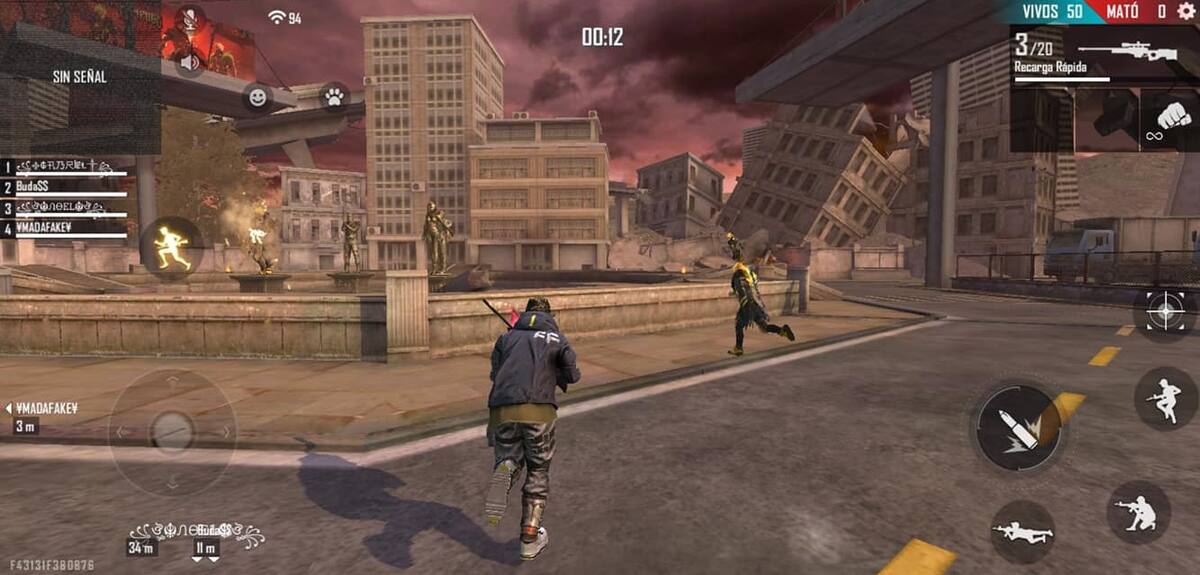Viewport: 1200px width, 575px height.
Task: Open the emote smiley face menu
Action: tap(258, 97)
